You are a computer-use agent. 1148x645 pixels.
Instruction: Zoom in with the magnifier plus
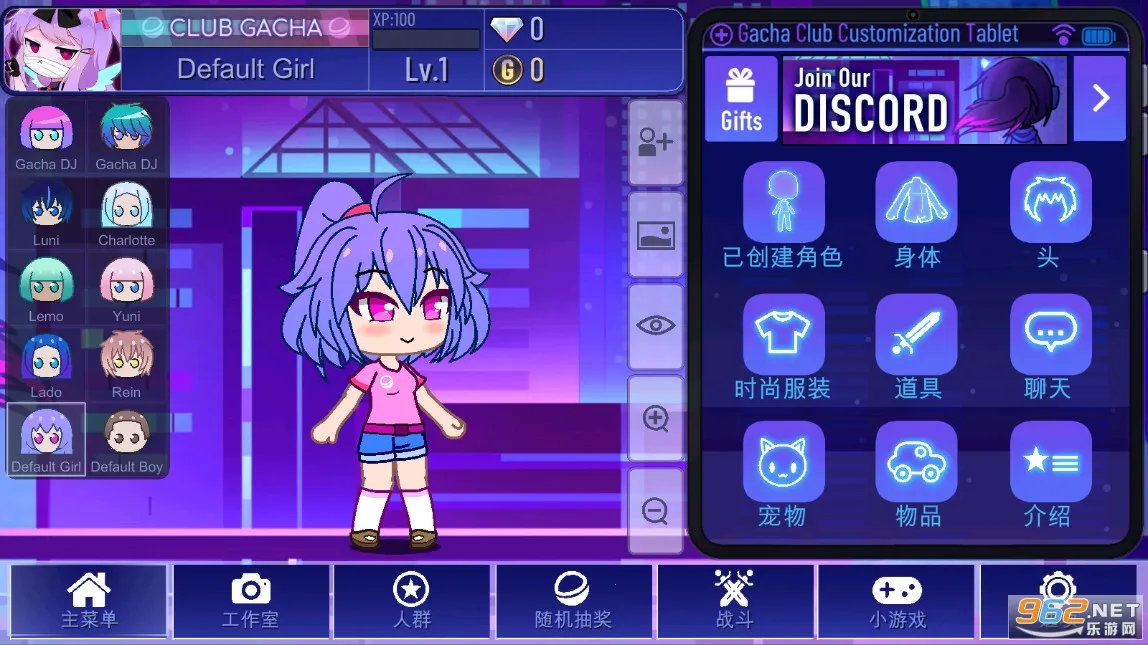656,418
